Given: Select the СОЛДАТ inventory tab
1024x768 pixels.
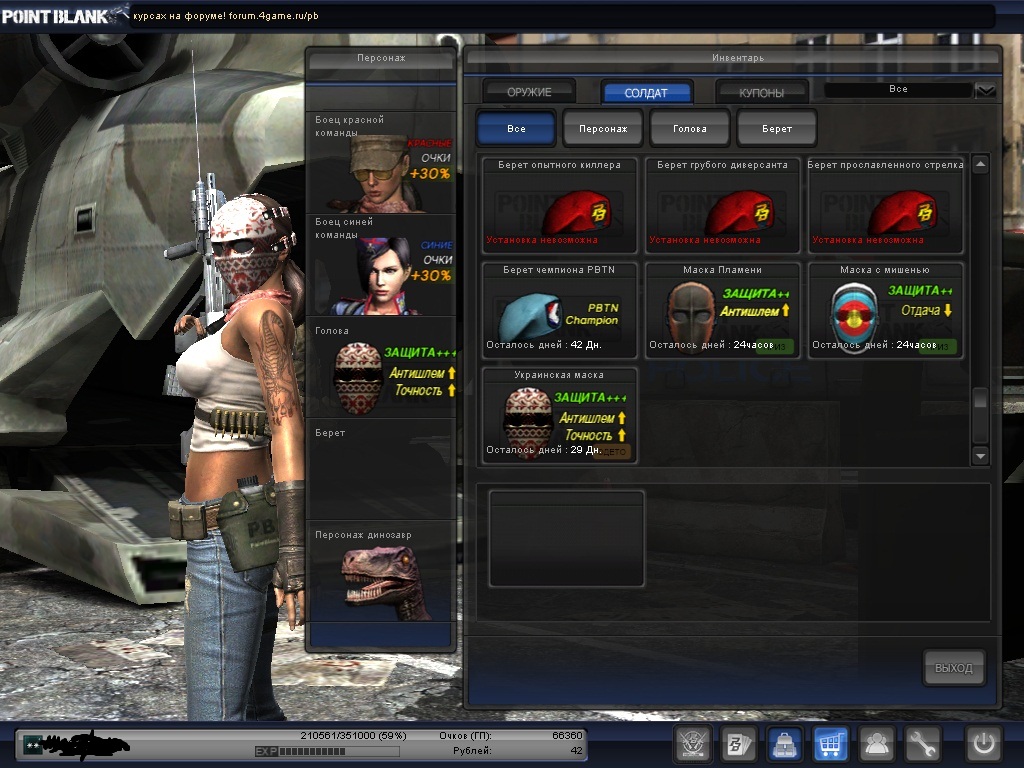Looking at the screenshot, I should (x=646, y=92).
